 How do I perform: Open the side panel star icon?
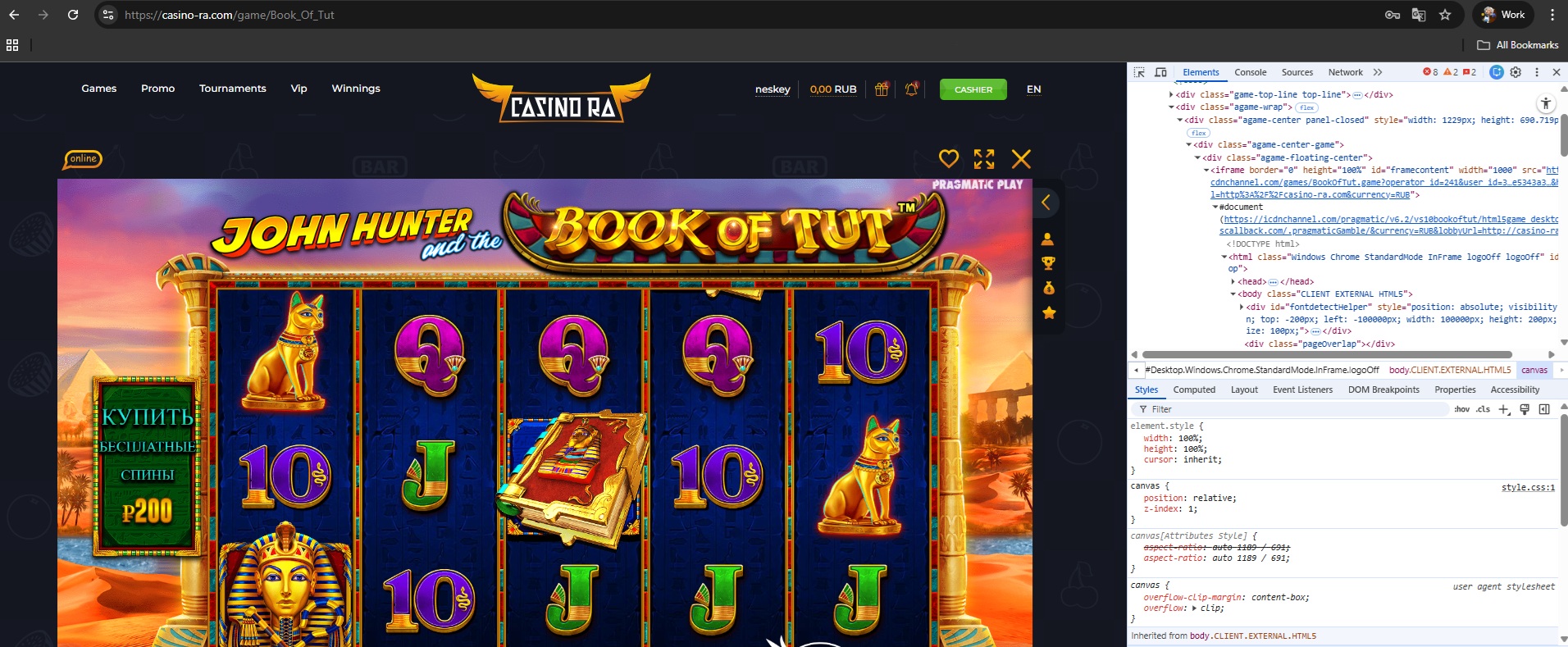click(1048, 312)
